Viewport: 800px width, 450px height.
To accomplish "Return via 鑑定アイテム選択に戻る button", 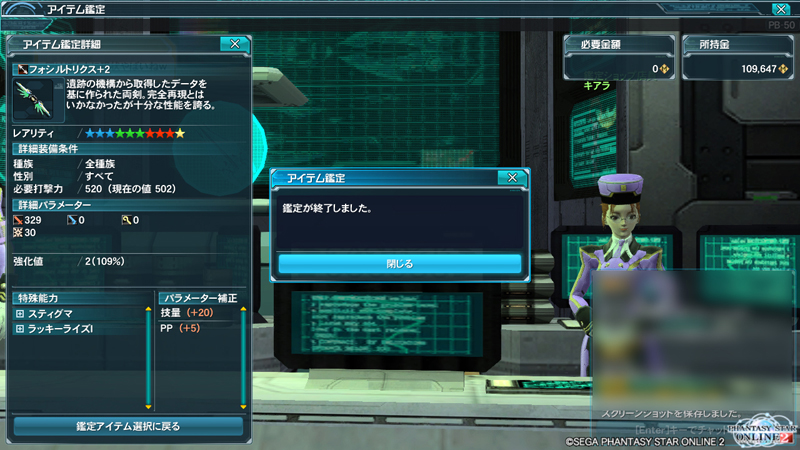I will (128, 426).
